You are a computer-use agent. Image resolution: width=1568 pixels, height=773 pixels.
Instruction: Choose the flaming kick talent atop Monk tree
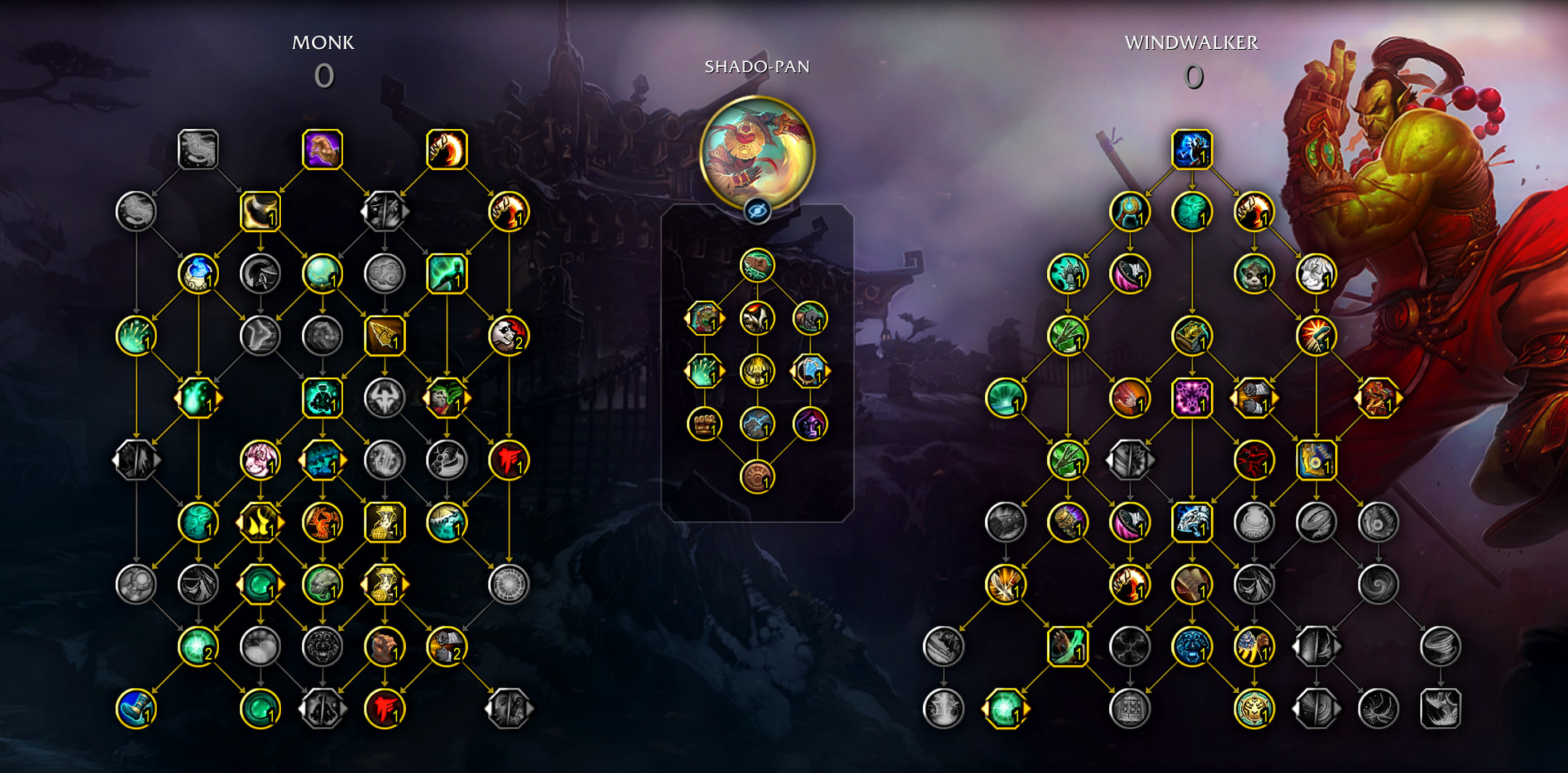pos(447,150)
